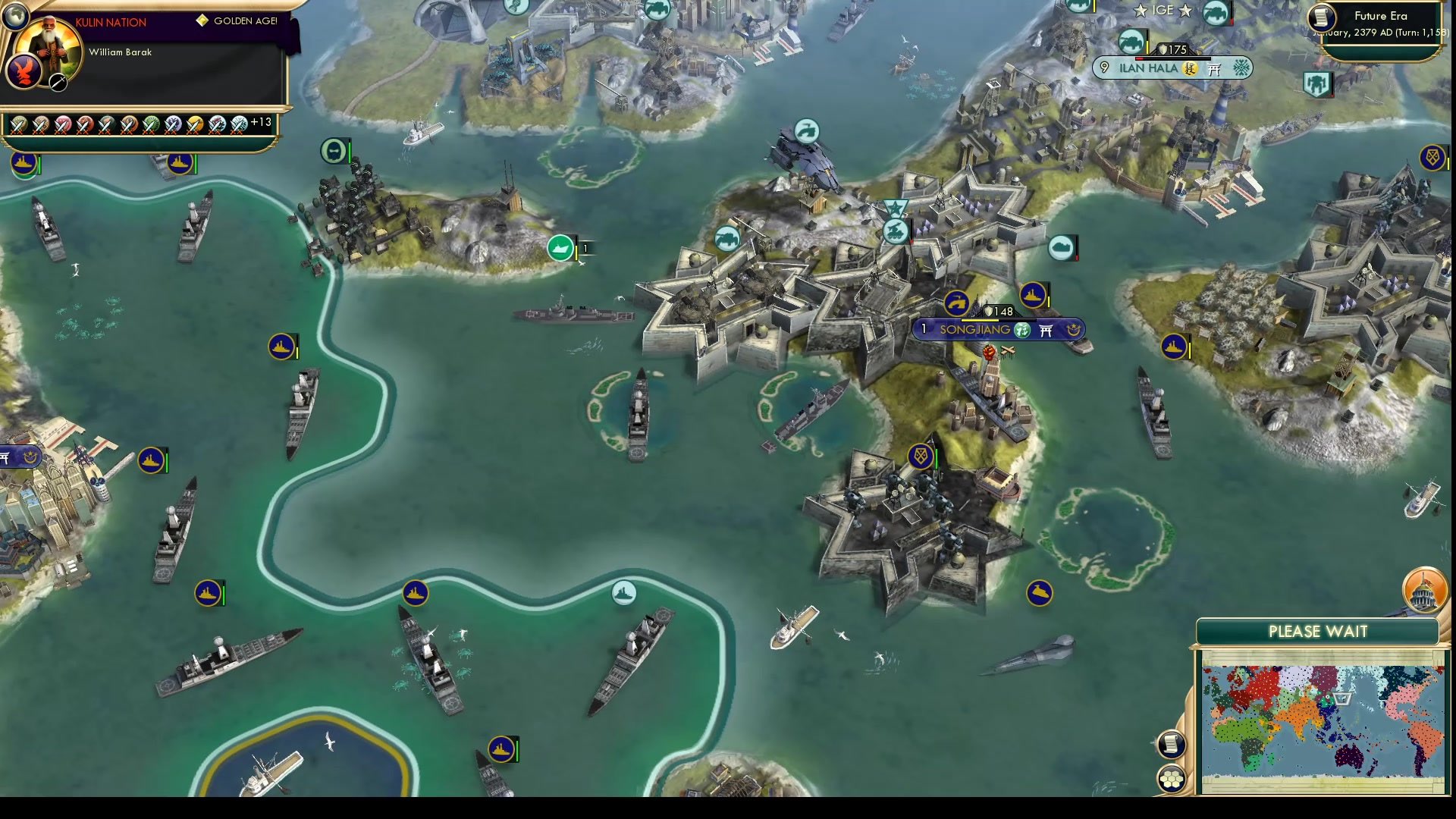Click the PLEASE WAIT button
Screen dimensions: 1456x819
point(1318,631)
